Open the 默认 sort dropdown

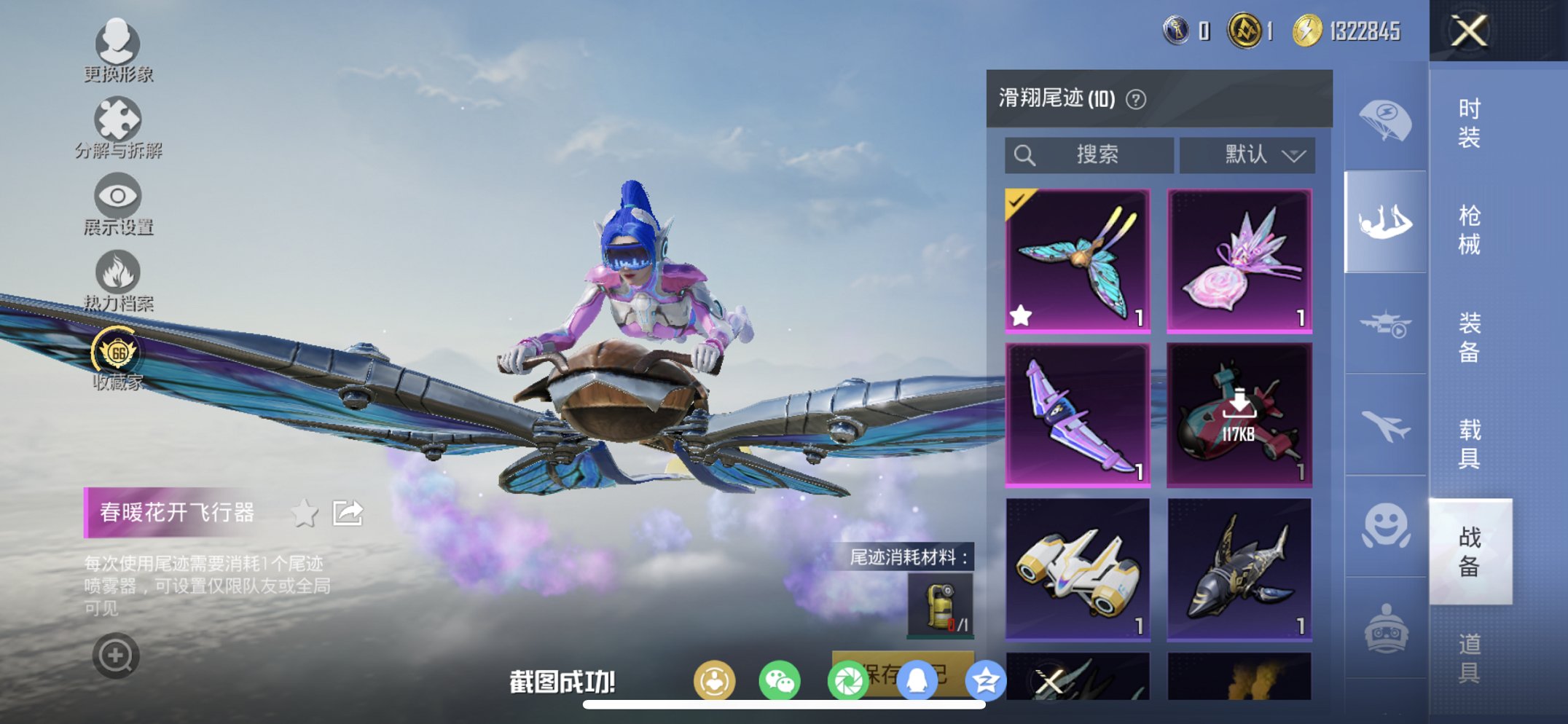coord(1246,154)
